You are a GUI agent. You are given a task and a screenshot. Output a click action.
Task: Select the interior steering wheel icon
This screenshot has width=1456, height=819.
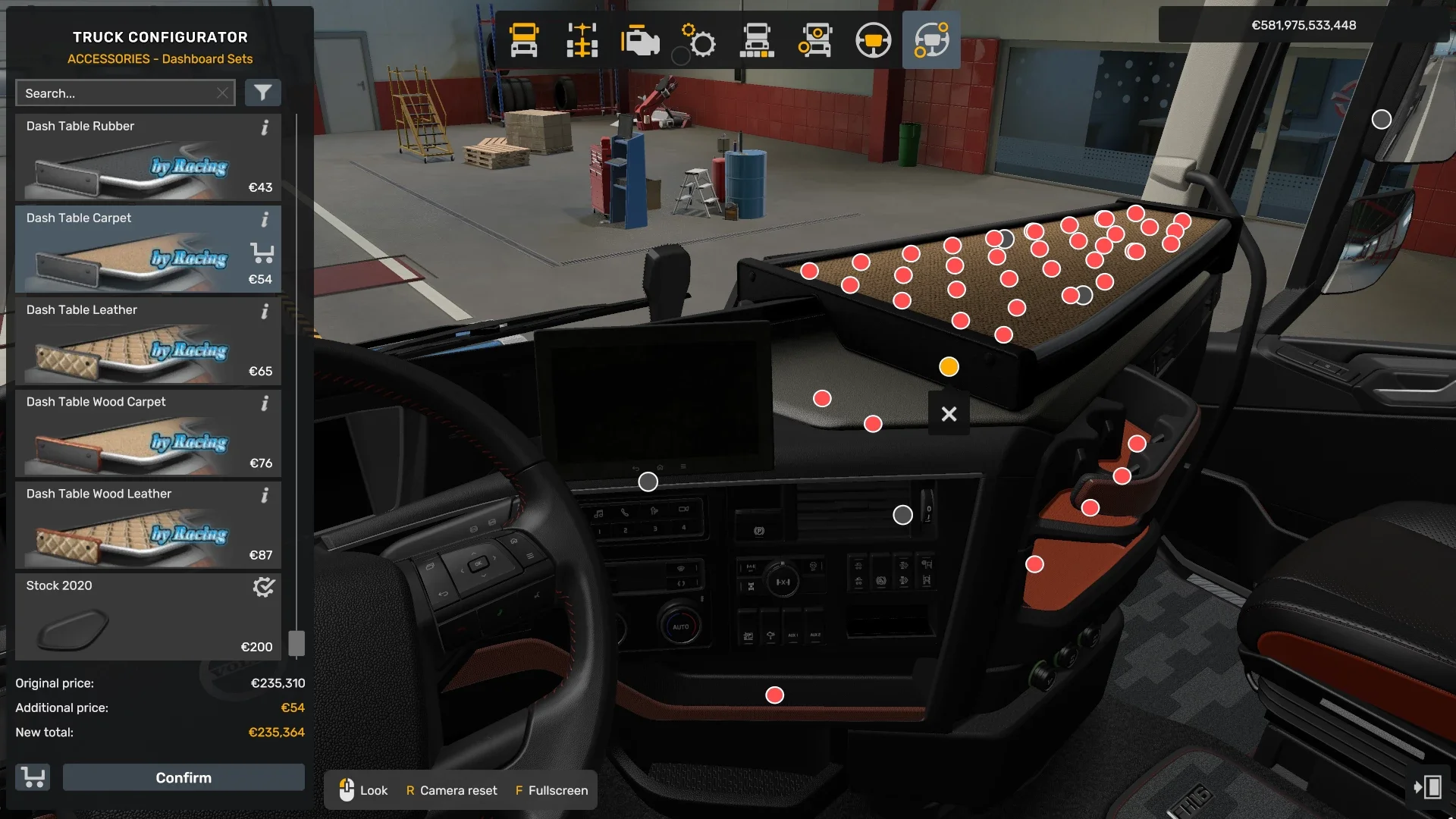[874, 40]
